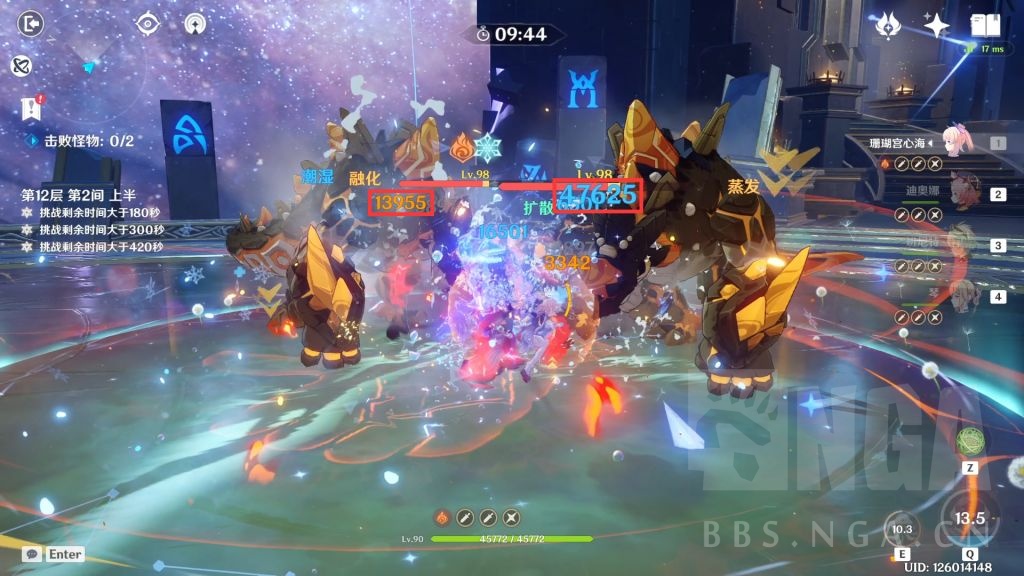Screen dimensions: 1024x576
Task: Open the Adventurer Handbook book icon
Action: [985, 25]
